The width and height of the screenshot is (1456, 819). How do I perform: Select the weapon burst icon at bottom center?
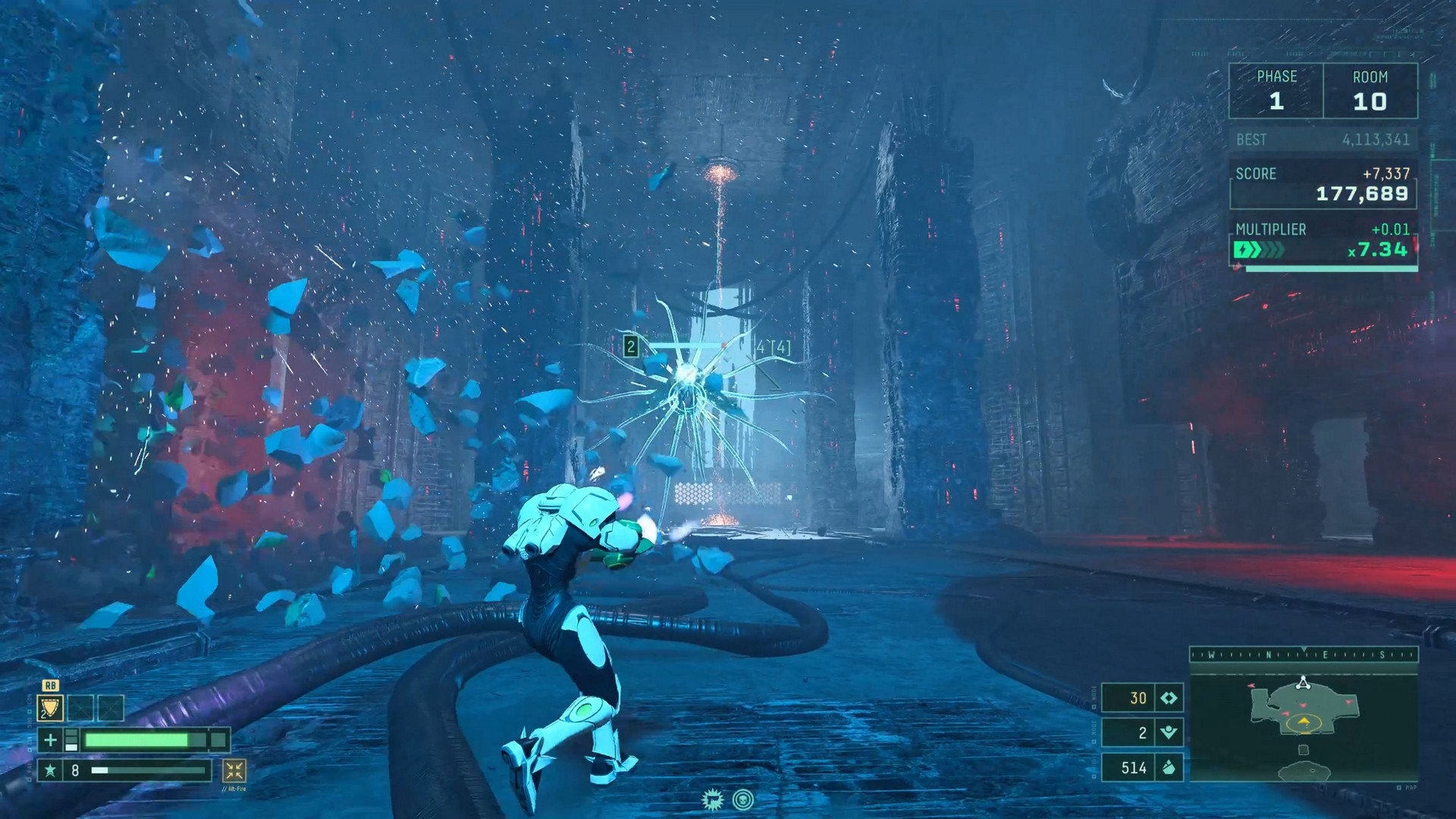click(713, 800)
